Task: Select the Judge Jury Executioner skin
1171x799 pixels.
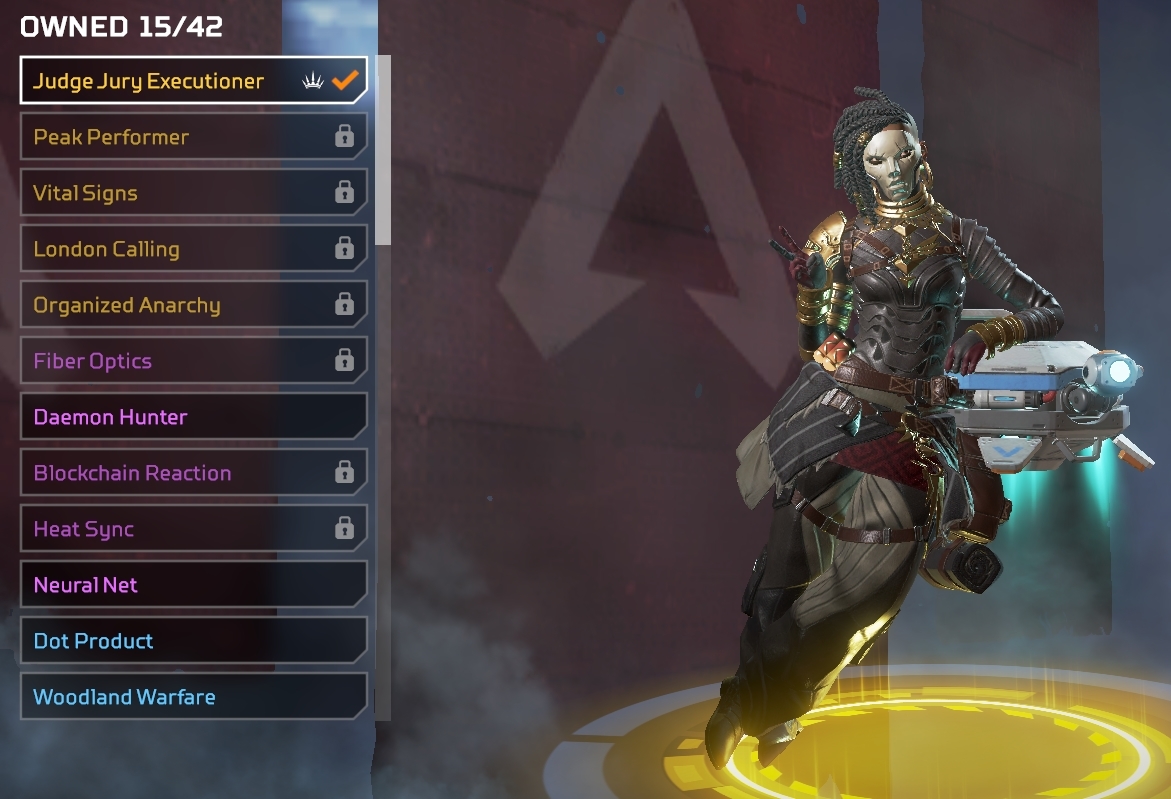Action: [193, 81]
